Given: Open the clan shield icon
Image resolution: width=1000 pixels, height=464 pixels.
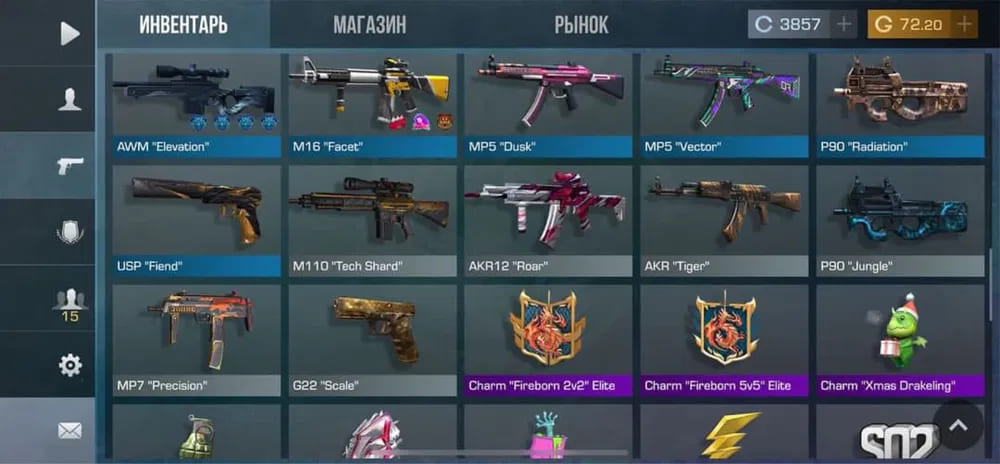Looking at the screenshot, I should point(69,232).
